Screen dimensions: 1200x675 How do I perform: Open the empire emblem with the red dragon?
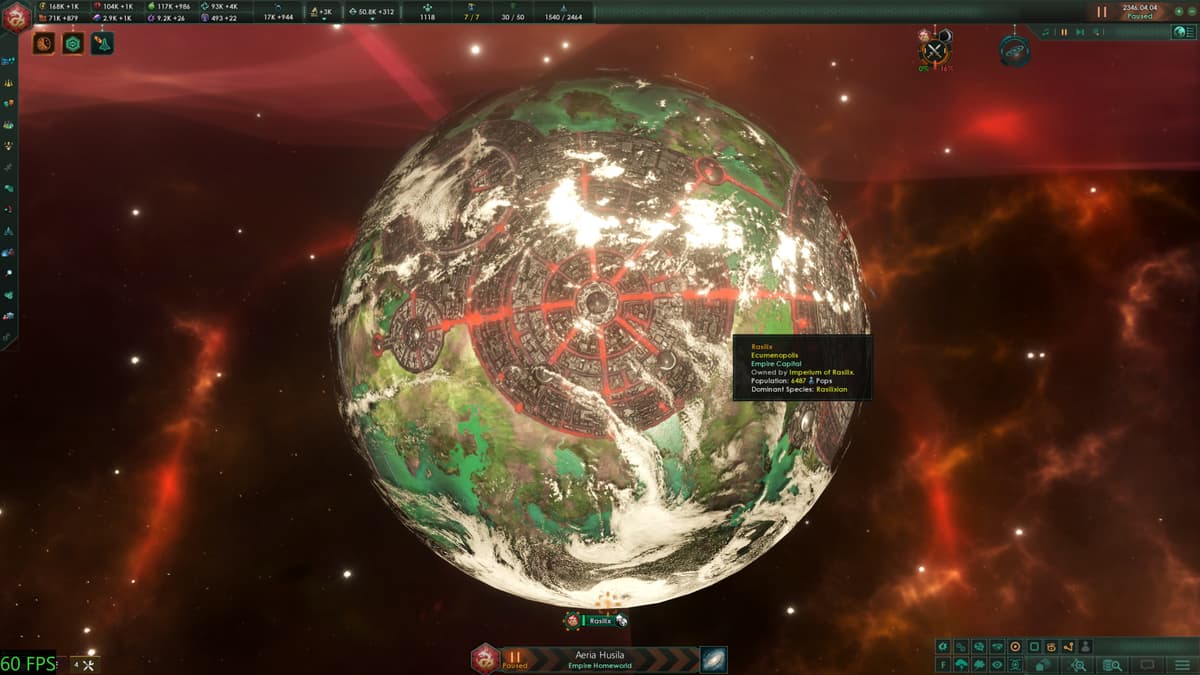click(x=17, y=15)
